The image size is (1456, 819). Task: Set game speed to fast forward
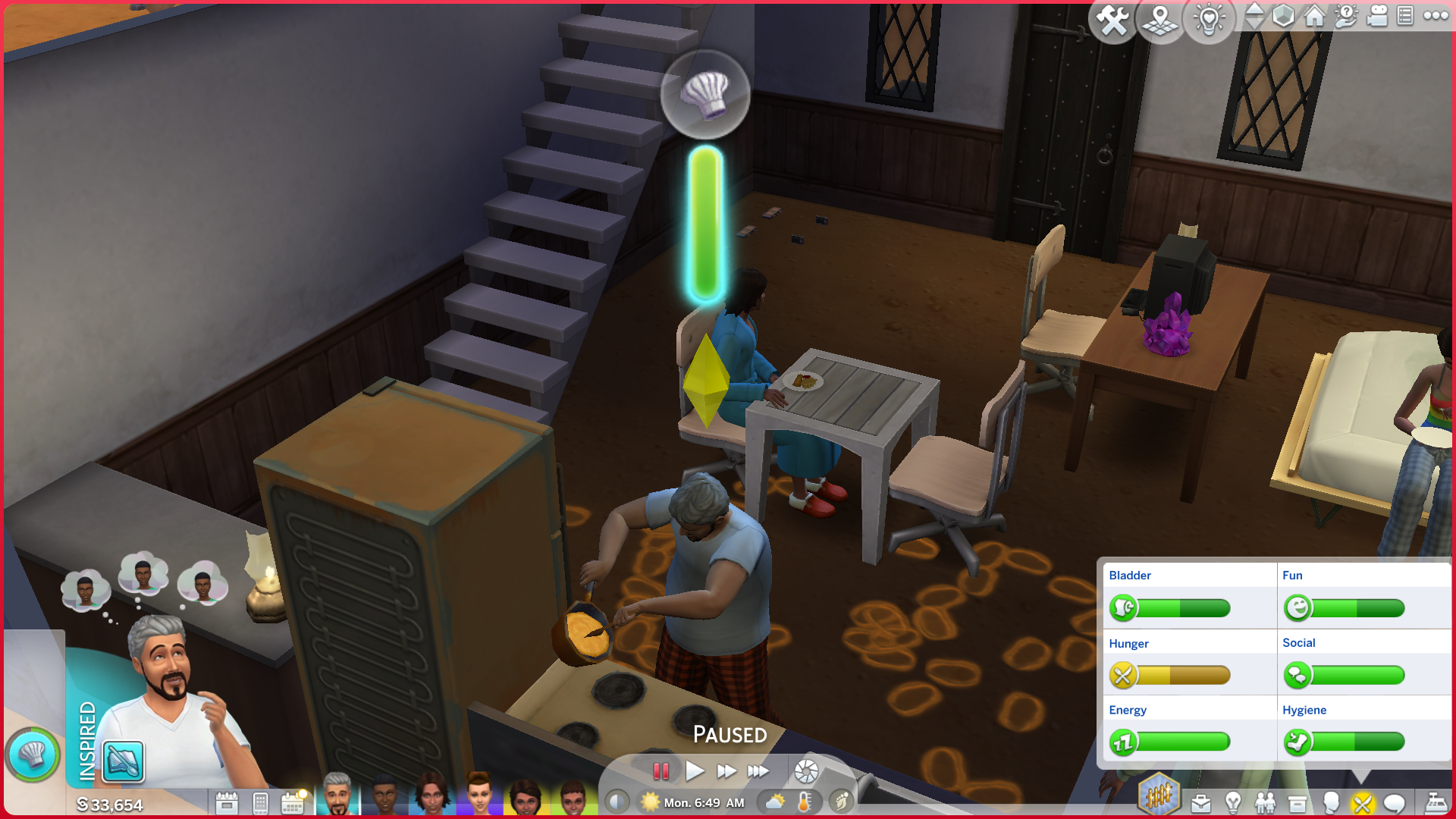coord(726,771)
